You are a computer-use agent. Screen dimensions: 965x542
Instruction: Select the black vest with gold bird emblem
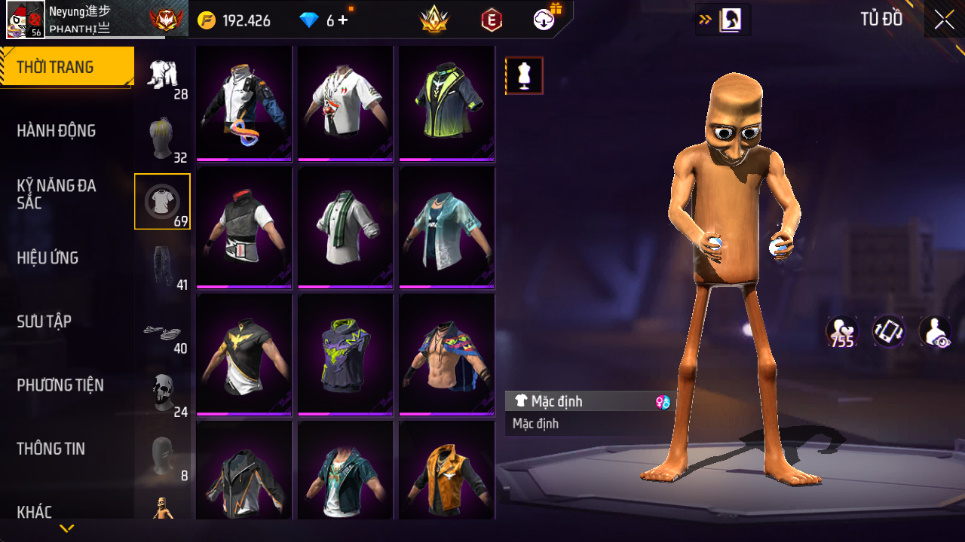click(244, 354)
